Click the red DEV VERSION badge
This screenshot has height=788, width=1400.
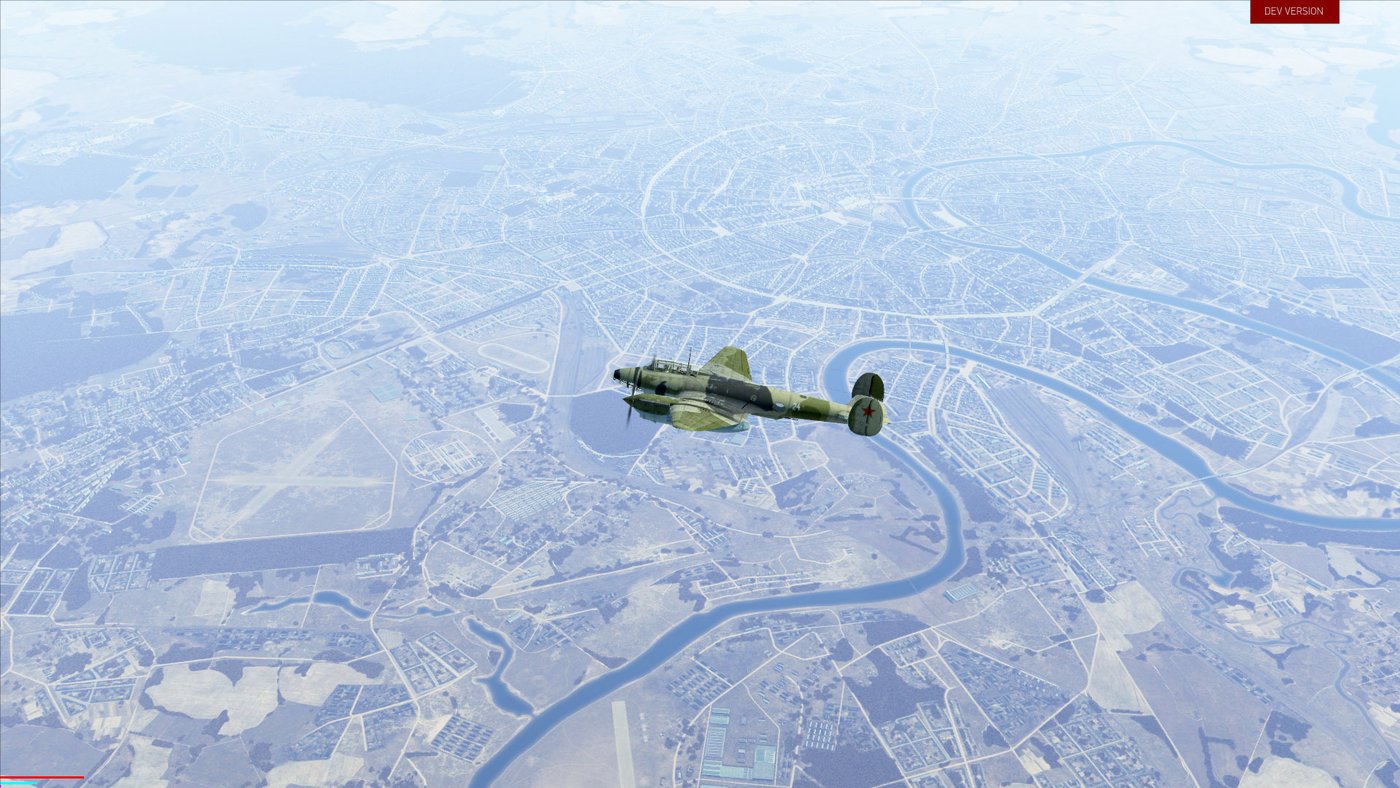1293,12
